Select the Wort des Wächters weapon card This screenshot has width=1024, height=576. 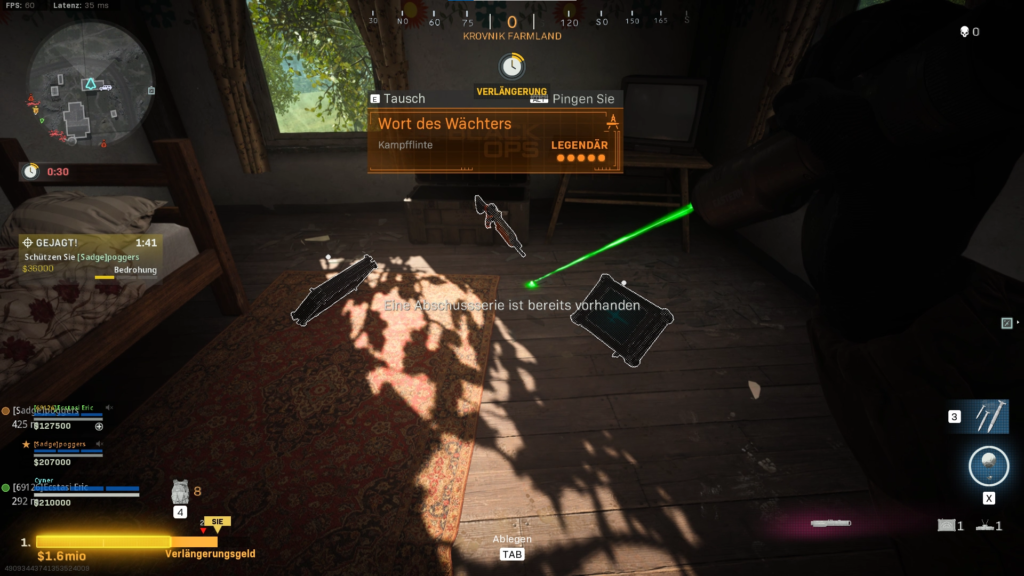click(496, 140)
